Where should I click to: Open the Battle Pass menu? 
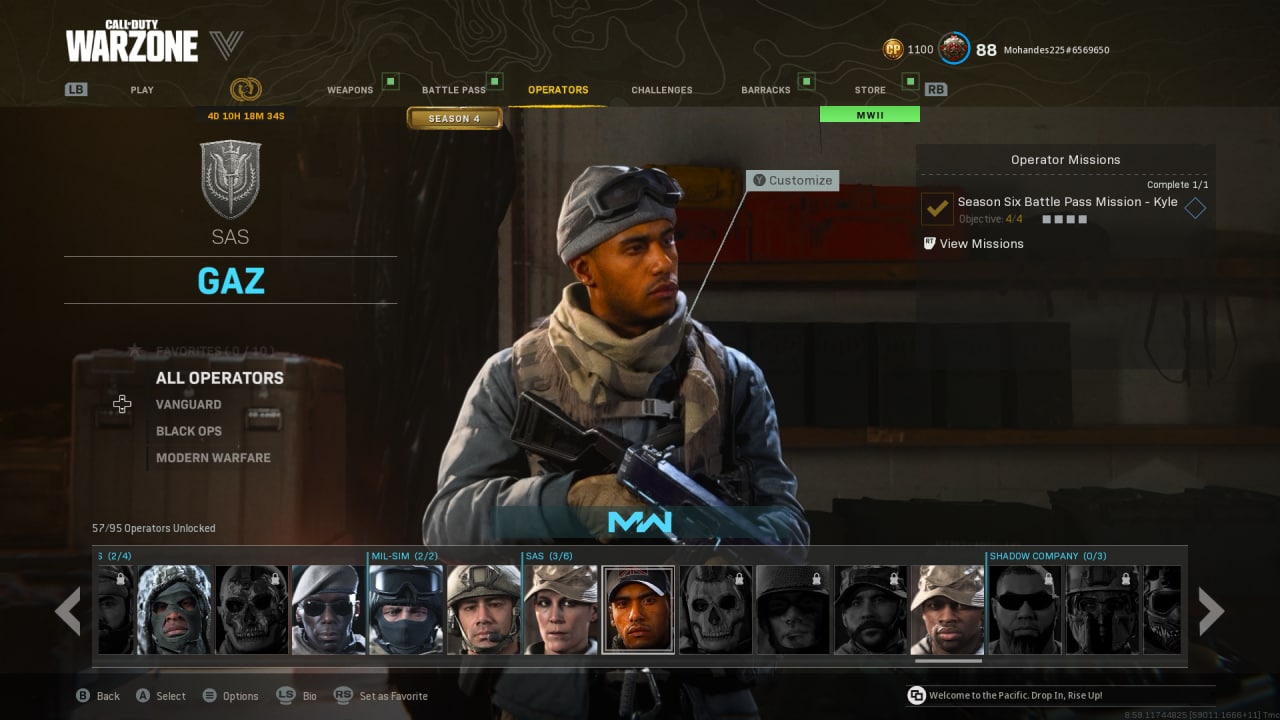click(455, 89)
